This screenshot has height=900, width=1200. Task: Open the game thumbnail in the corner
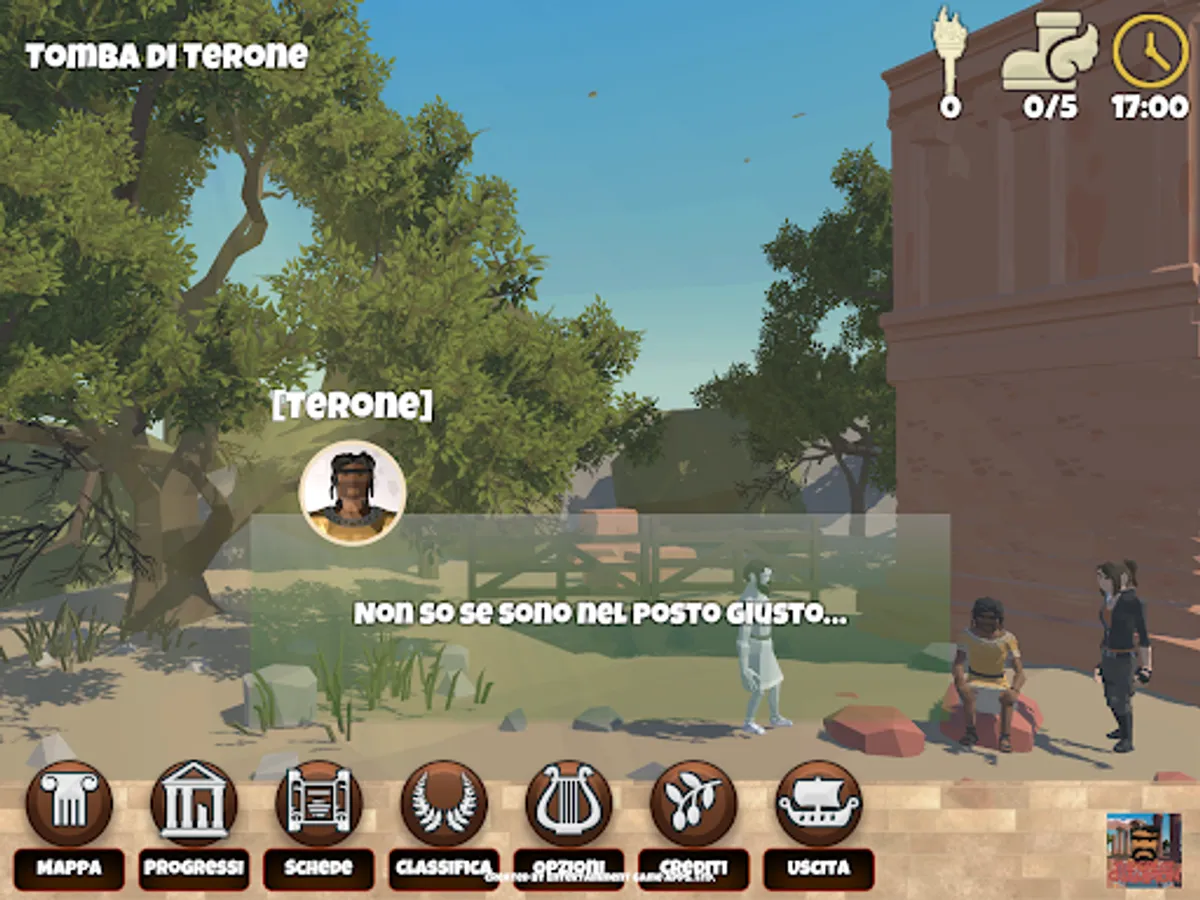(1144, 850)
